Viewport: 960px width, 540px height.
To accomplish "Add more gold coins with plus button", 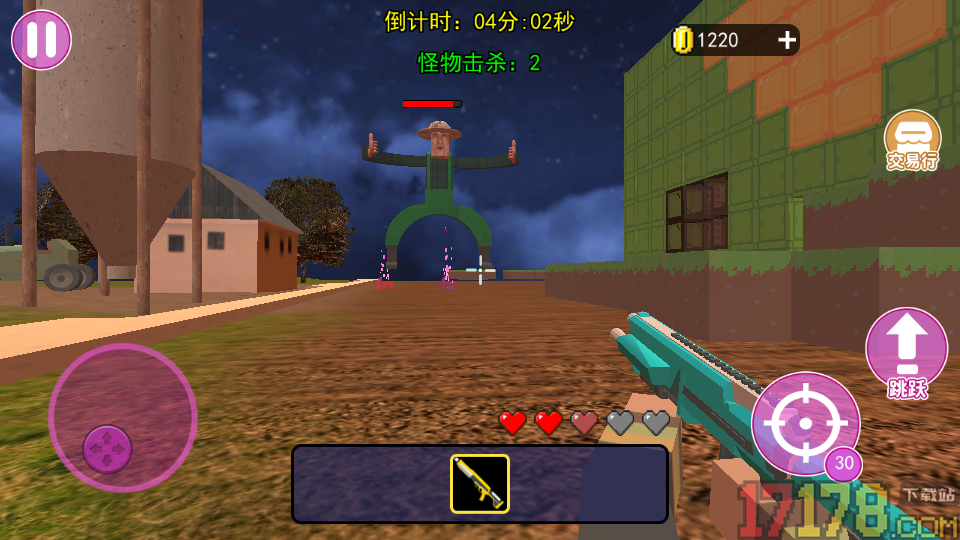I will click(787, 40).
